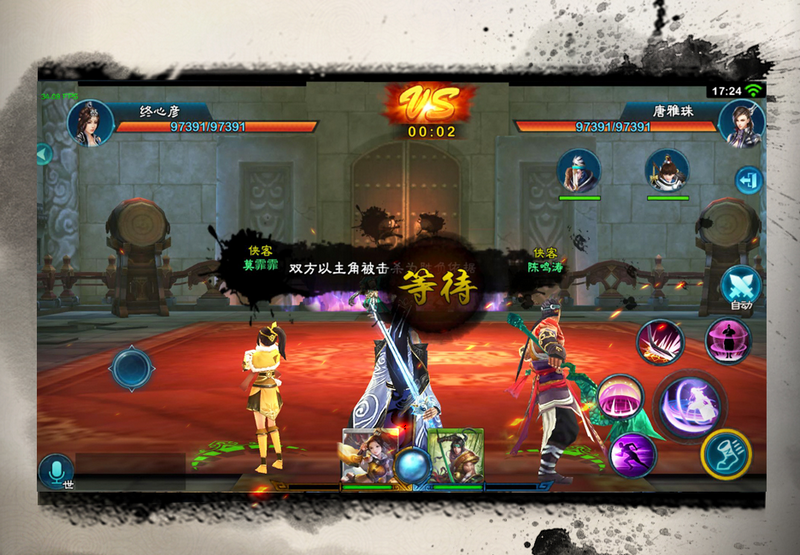Open the voice chat microphone
800x555 pixels.
(x=55, y=471)
